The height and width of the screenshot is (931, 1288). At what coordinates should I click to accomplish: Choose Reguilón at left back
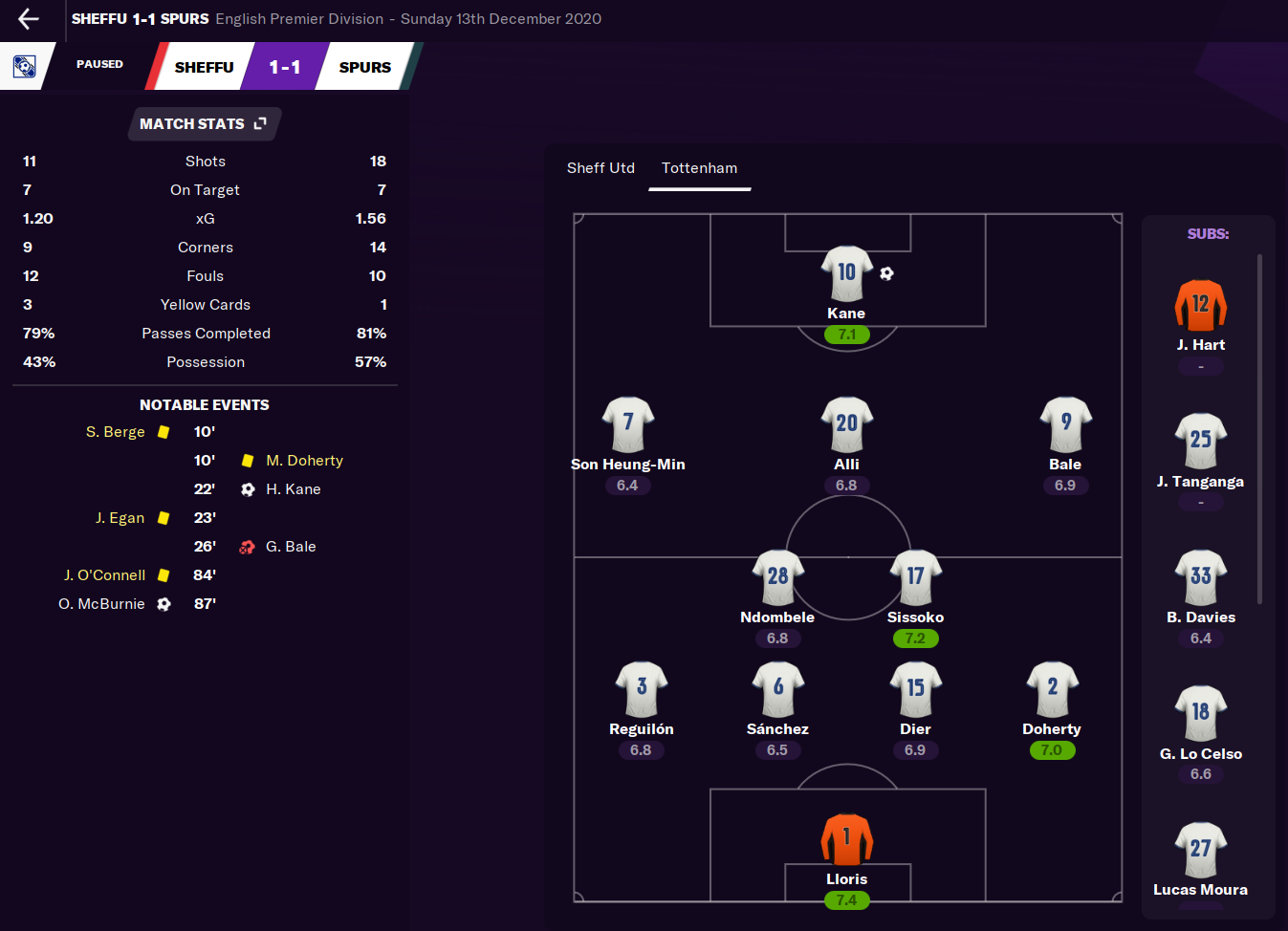point(642,689)
